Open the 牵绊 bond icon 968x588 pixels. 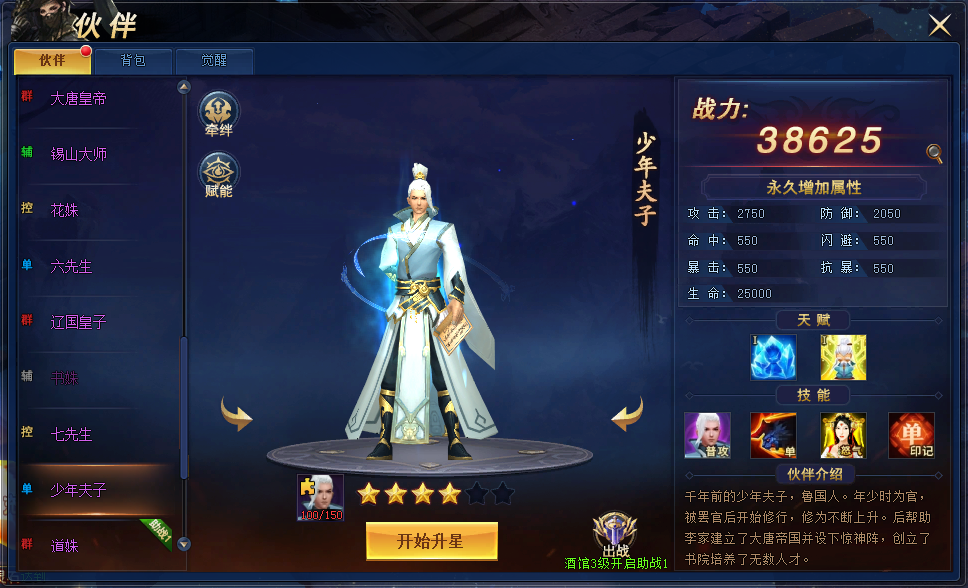218,113
